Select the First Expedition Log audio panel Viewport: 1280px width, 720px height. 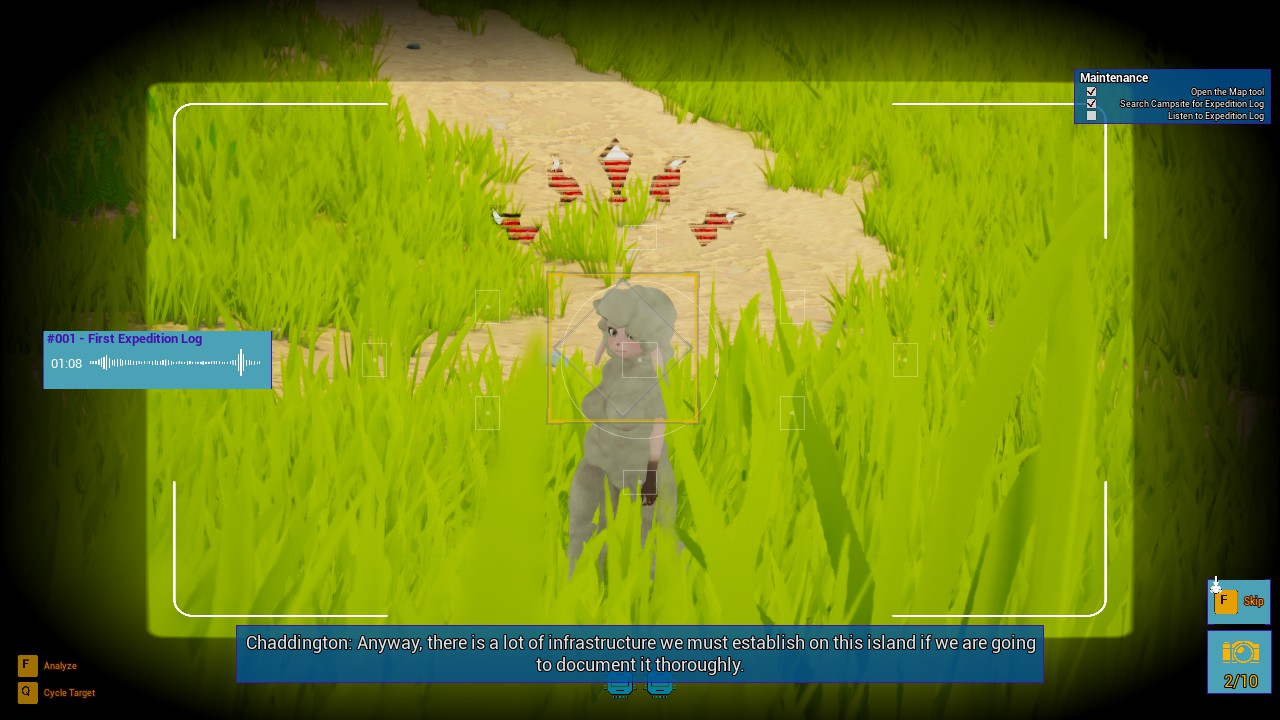157,340
